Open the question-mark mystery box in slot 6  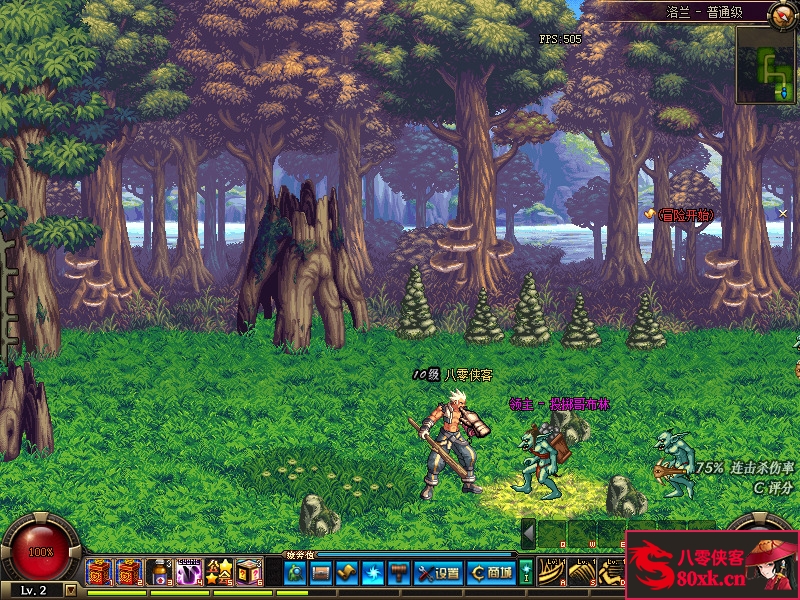pyautogui.click(x=249, y=572)
